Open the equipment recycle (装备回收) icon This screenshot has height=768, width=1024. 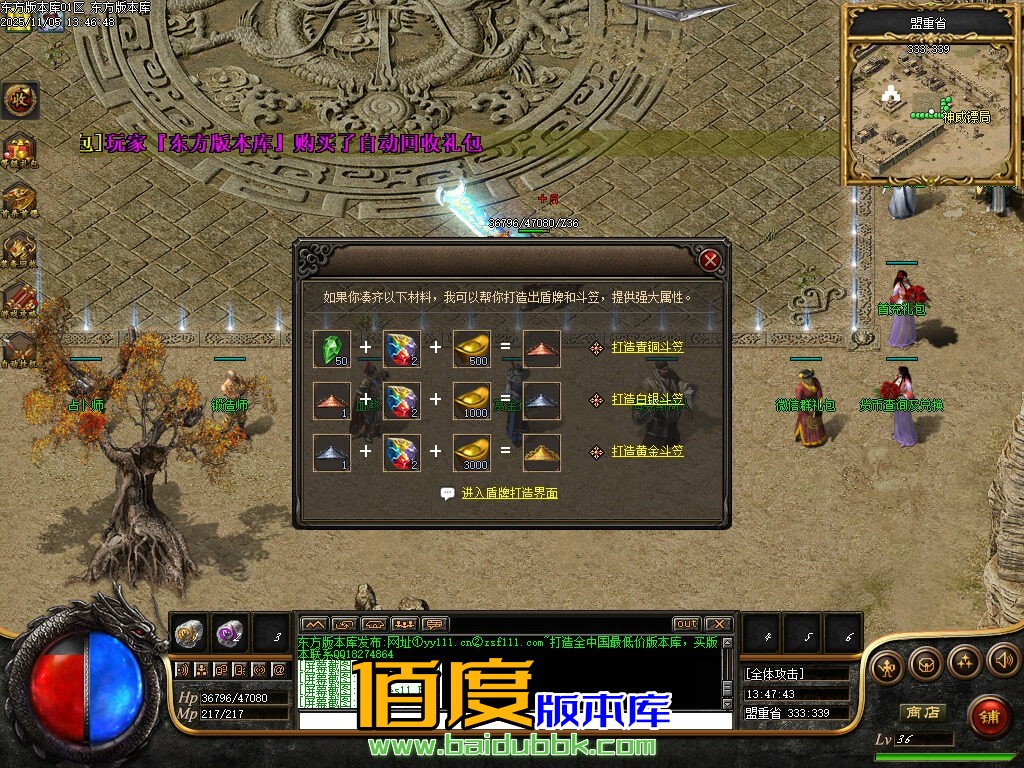click(19, 248)
